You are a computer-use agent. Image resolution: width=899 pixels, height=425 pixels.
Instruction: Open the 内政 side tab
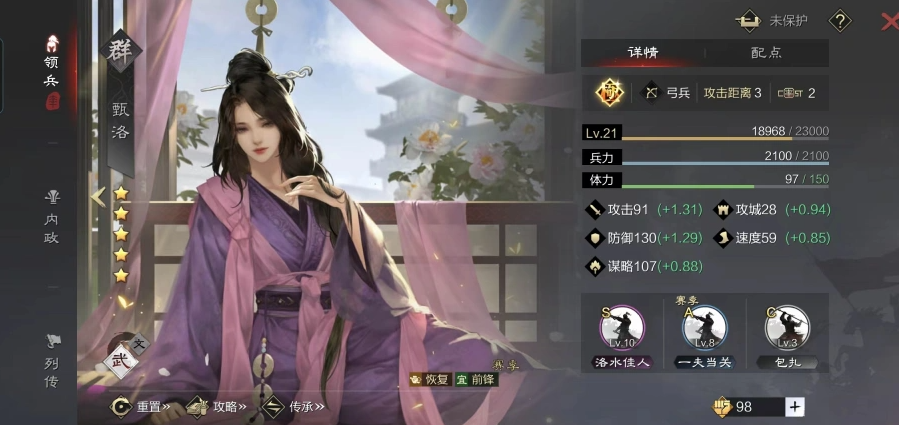point(52,214)
